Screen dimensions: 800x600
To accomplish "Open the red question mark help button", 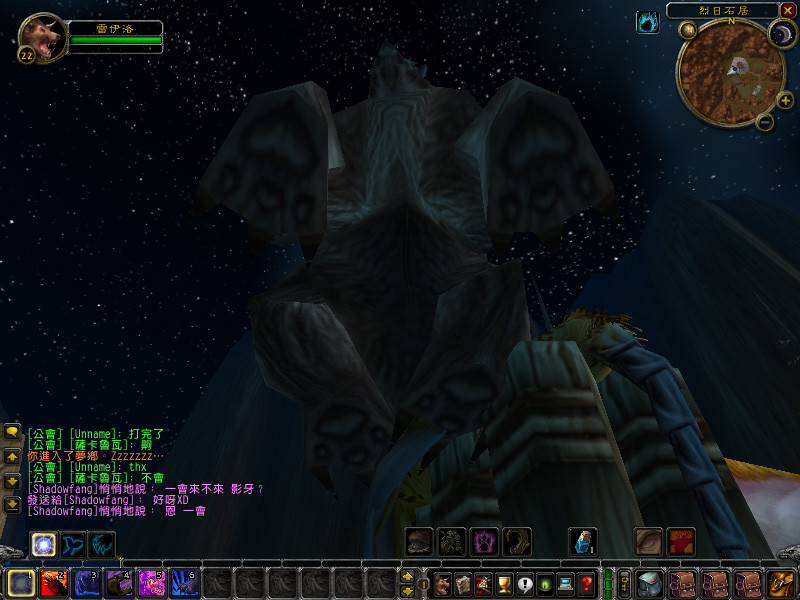I will point(588,583).
